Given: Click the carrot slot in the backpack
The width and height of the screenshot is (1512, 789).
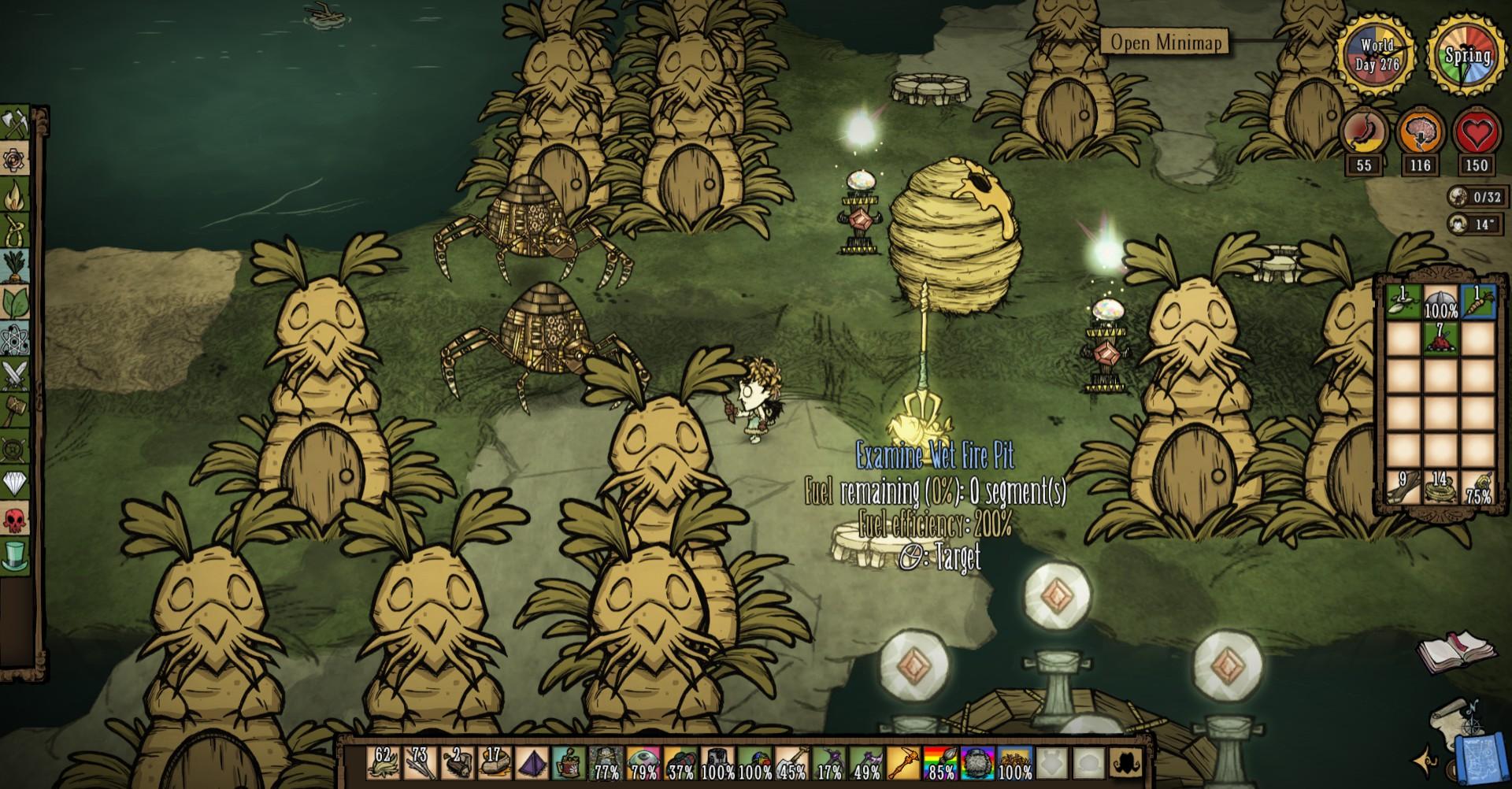Looking at the screenshot, I should tap(1477, 302).
